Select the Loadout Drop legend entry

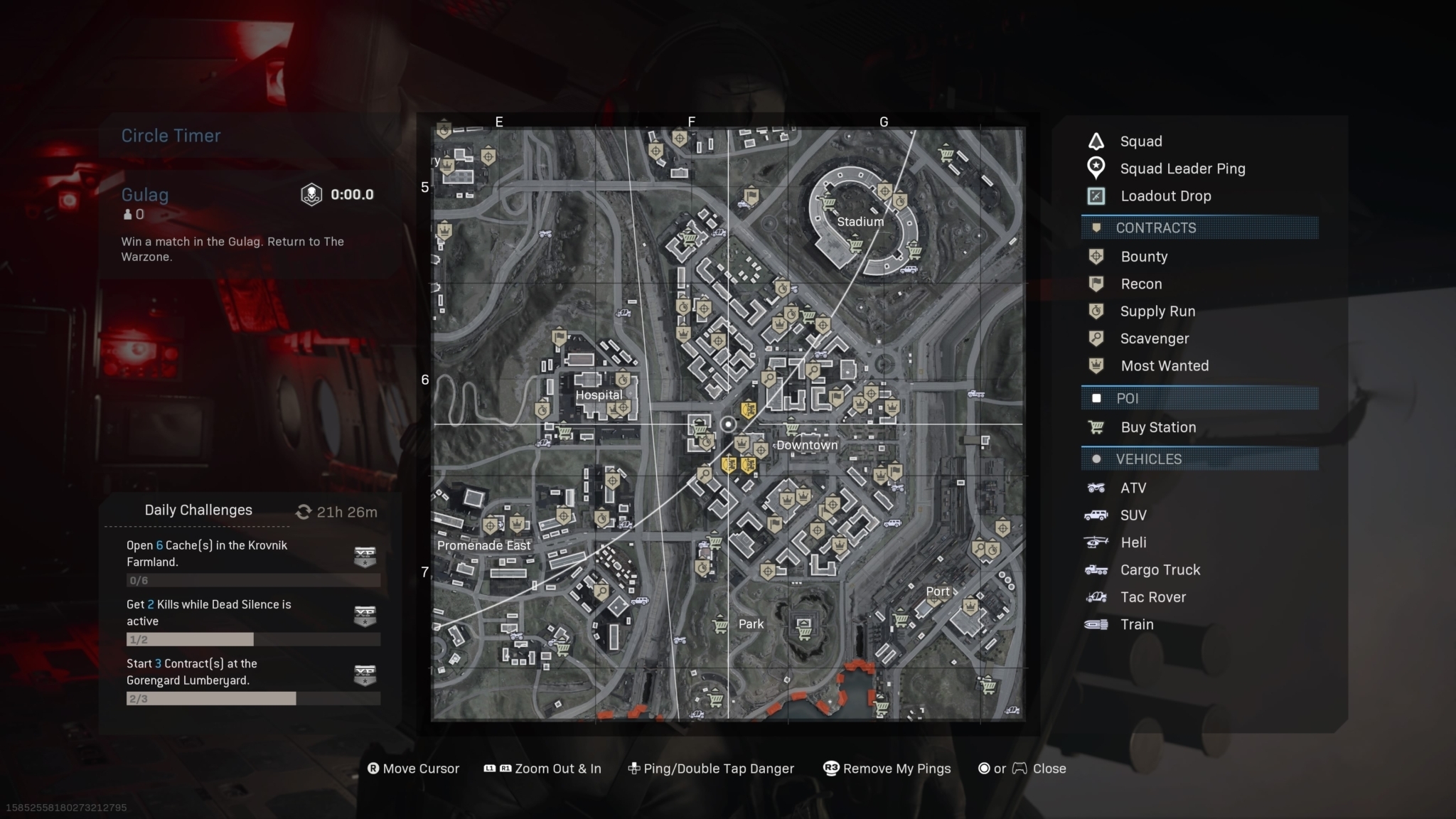tap(1165, 196)
